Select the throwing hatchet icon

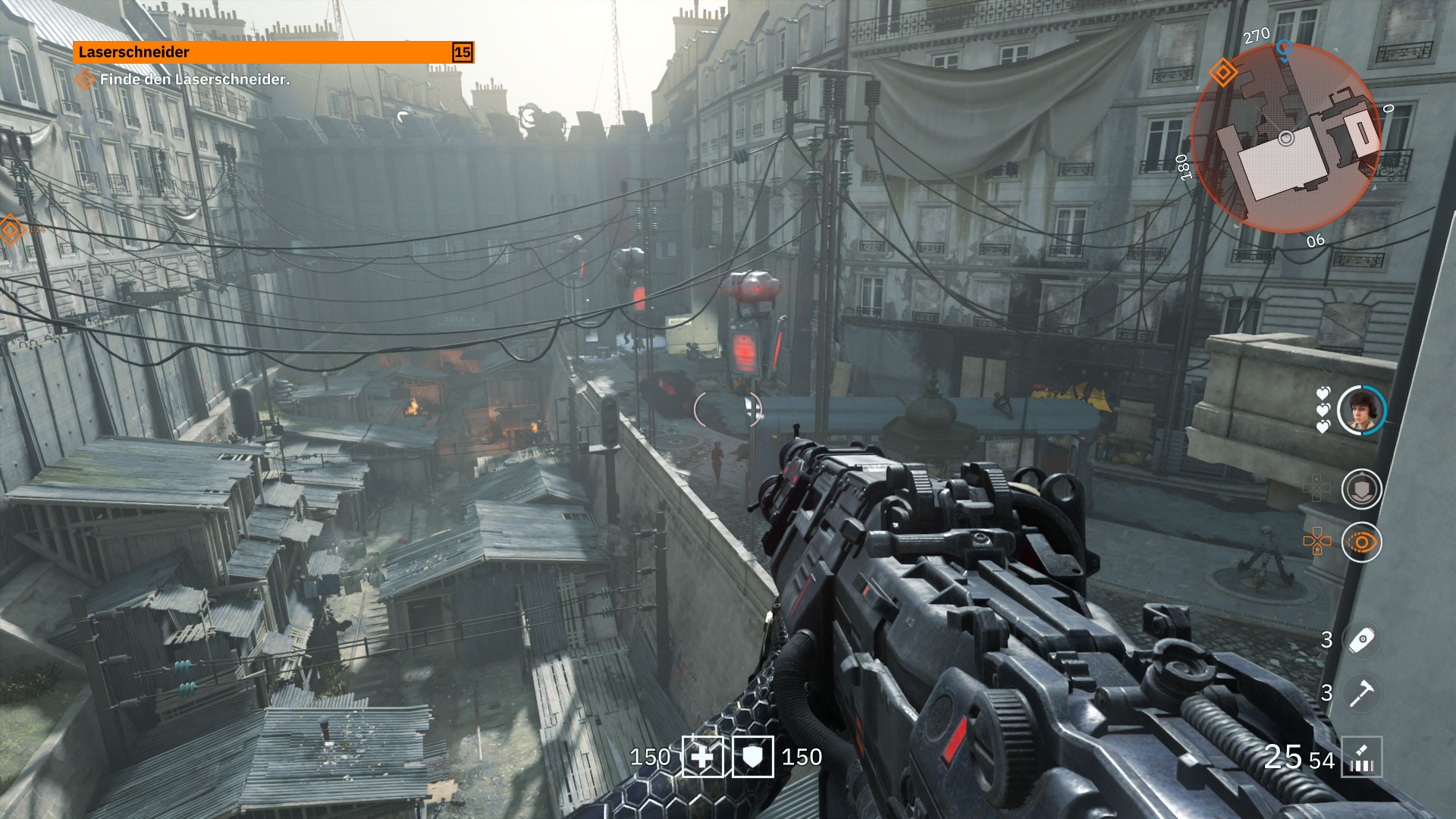point(1362,692)
